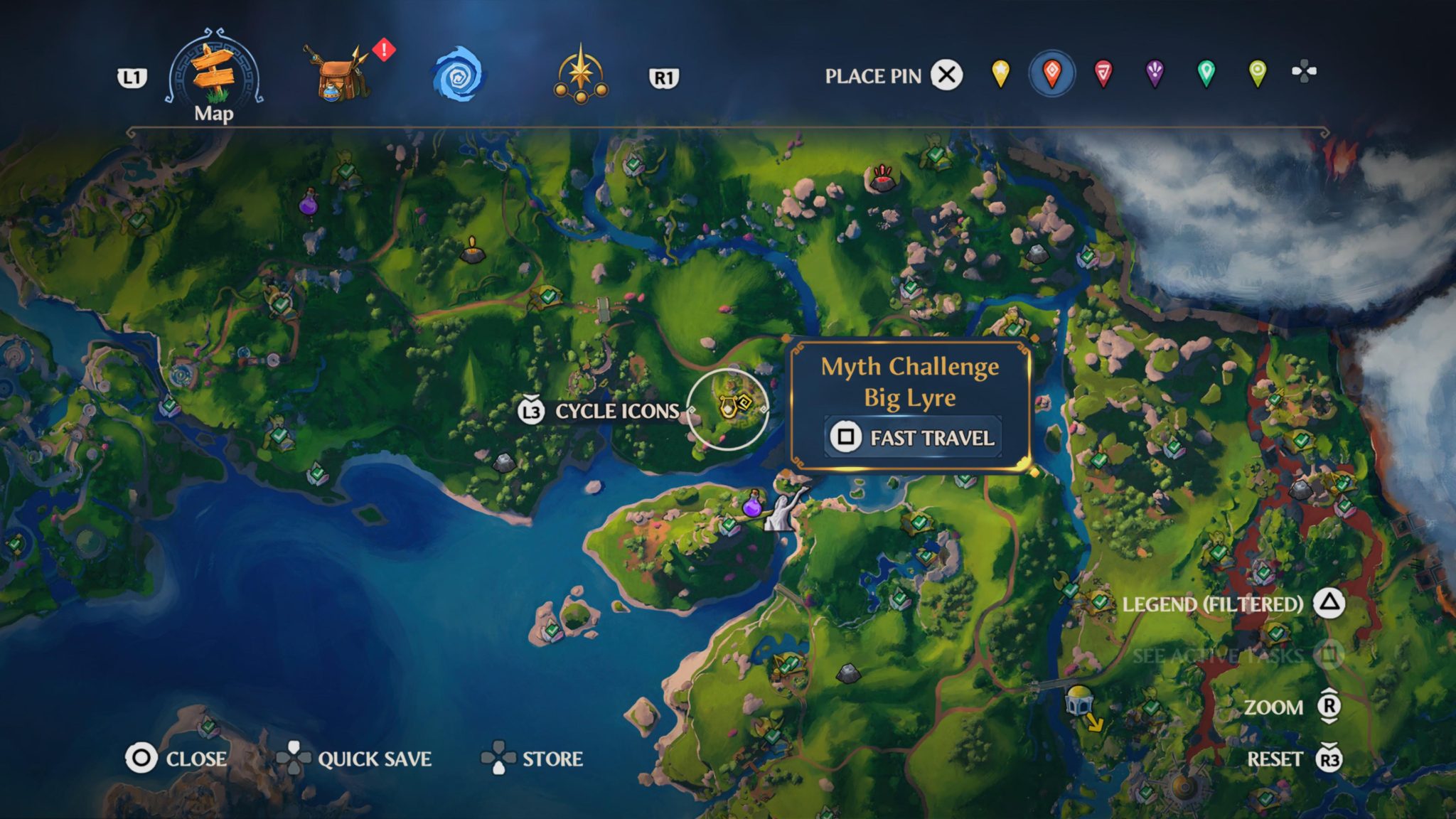Pick the lime green map pin

(1257, 73)
